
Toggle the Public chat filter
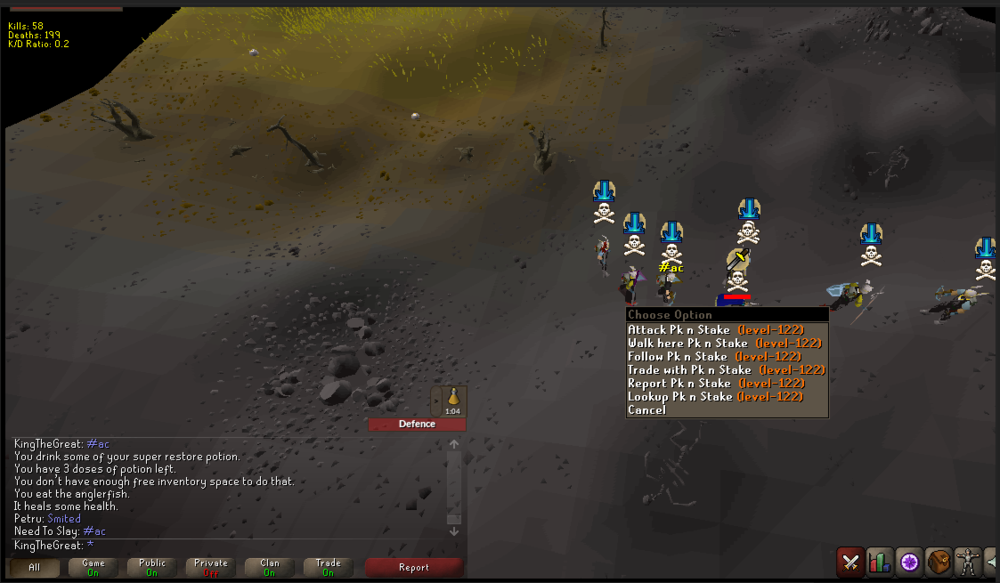152,567
